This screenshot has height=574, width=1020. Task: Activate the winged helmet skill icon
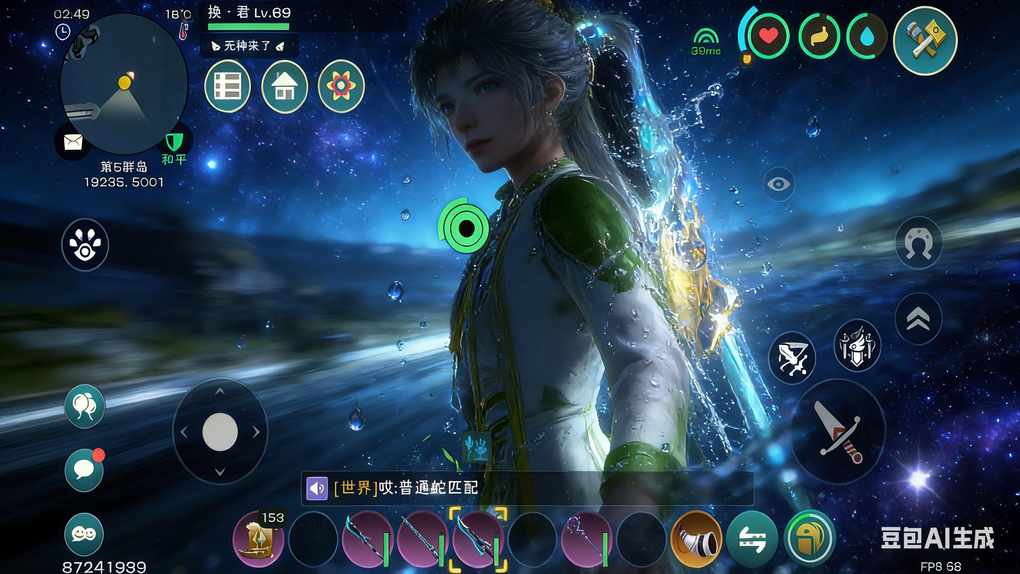(857, 345)
